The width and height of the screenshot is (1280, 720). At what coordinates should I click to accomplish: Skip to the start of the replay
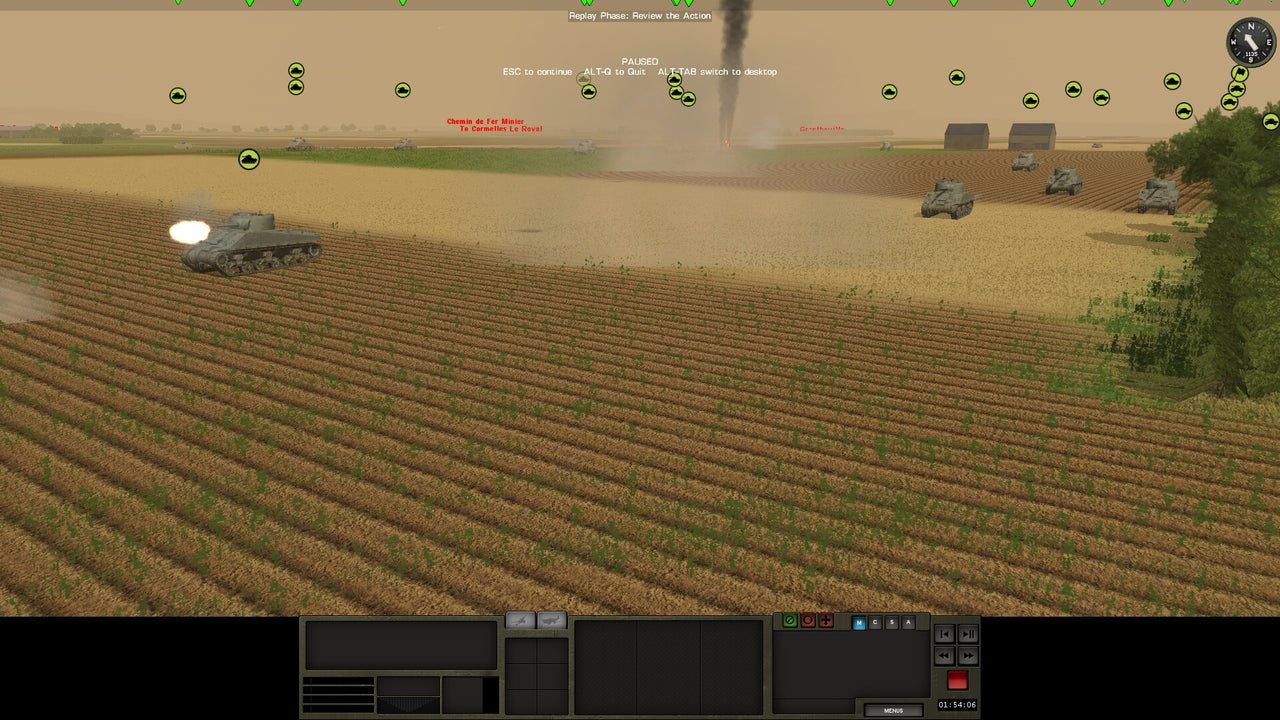944,634
